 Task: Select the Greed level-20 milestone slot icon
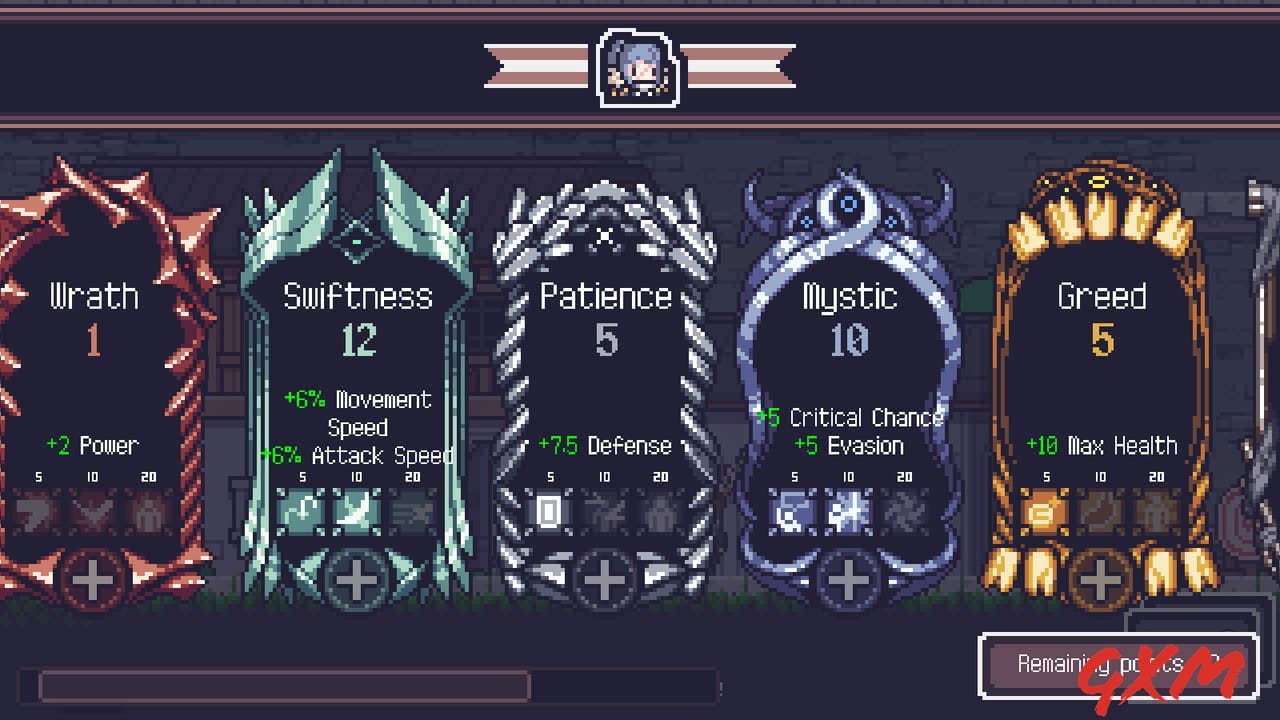pyautogui.click(x=1155, y=515)
